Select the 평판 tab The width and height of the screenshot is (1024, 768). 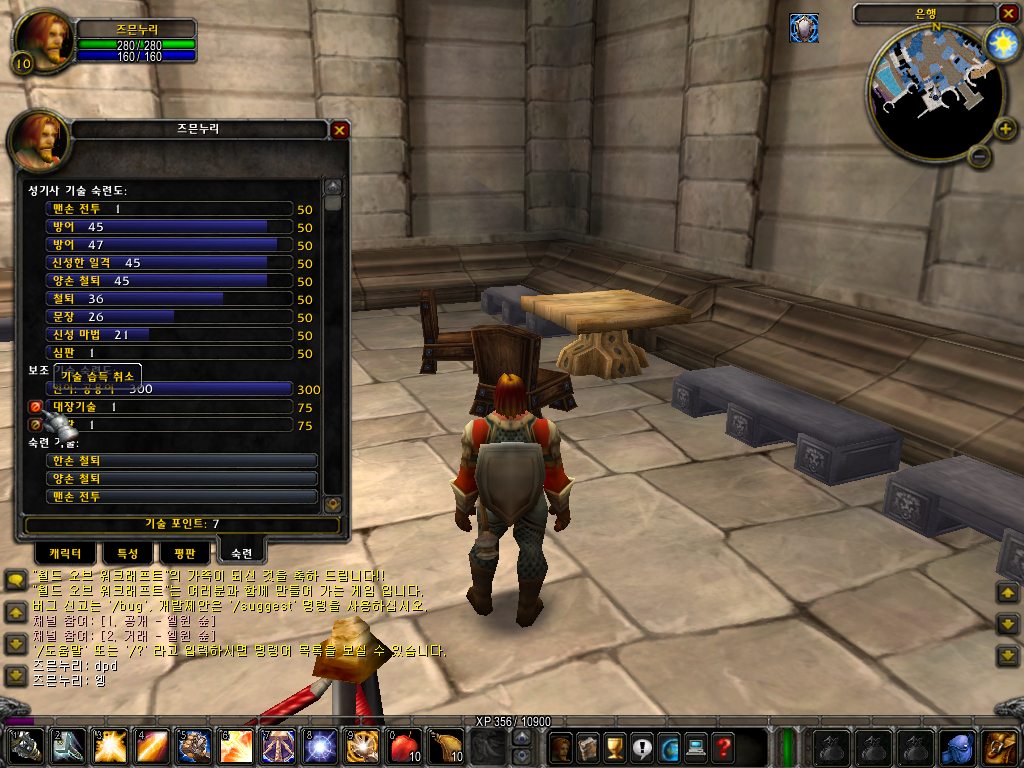(x=184, y=553)
